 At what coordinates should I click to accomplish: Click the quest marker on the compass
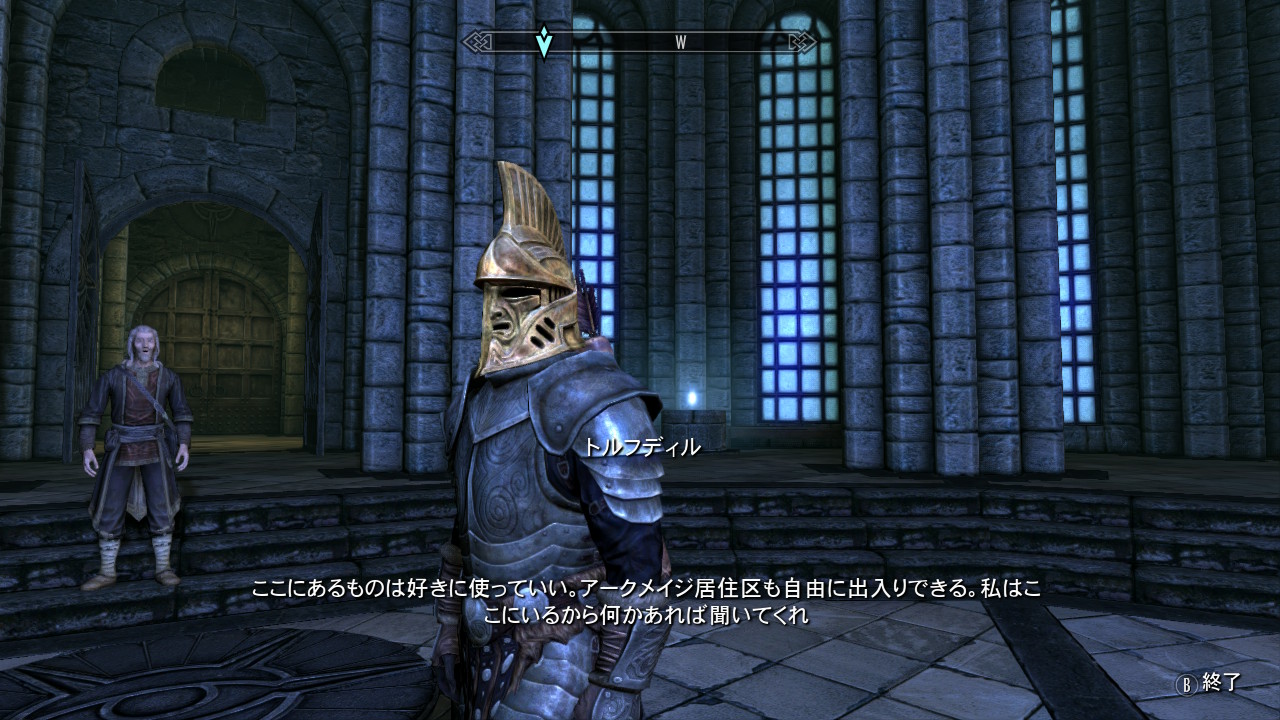point(543,42)
